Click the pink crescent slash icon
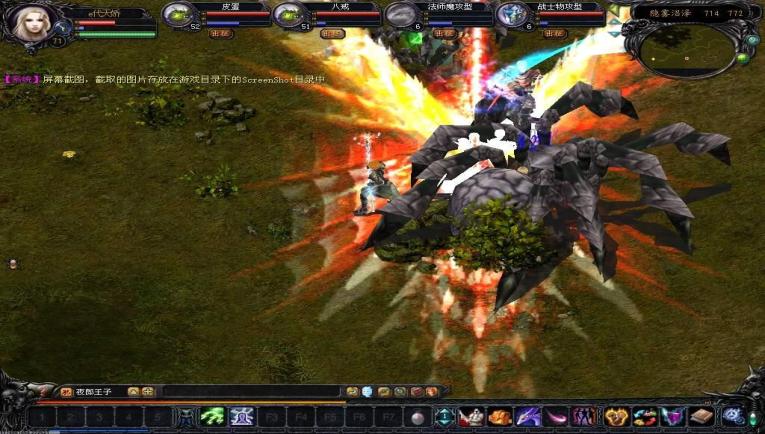 point(556,417)
